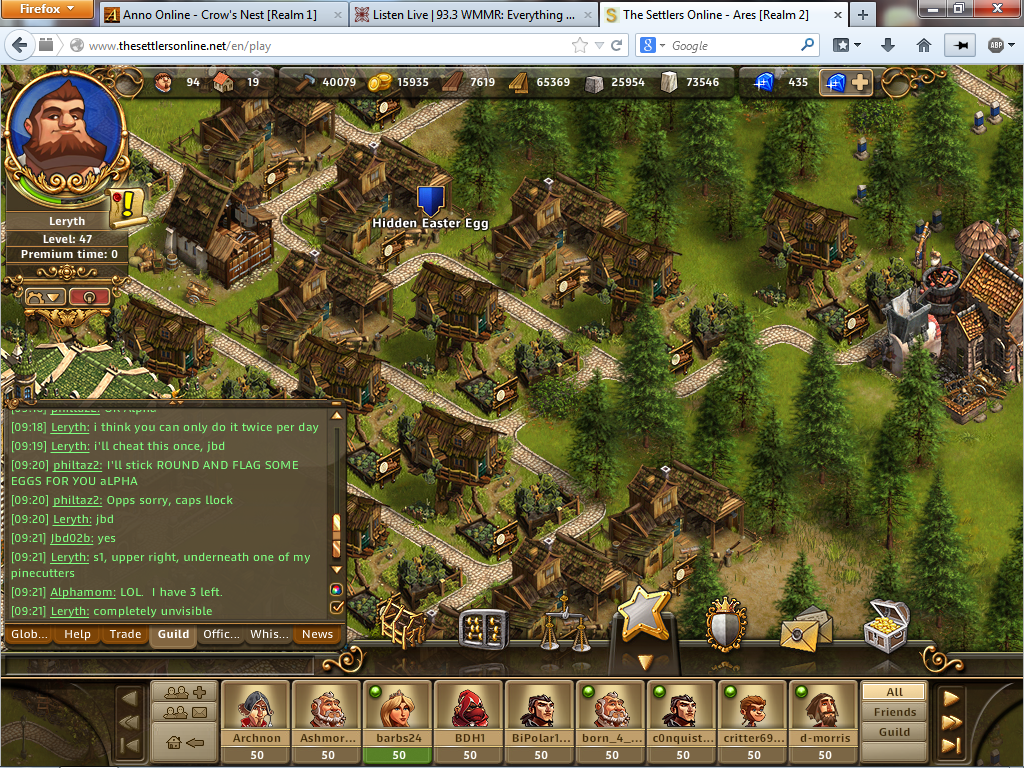Open the gear settings dropdown
The width and height of the screenshot is (1024, 768).
coord(46,297)
